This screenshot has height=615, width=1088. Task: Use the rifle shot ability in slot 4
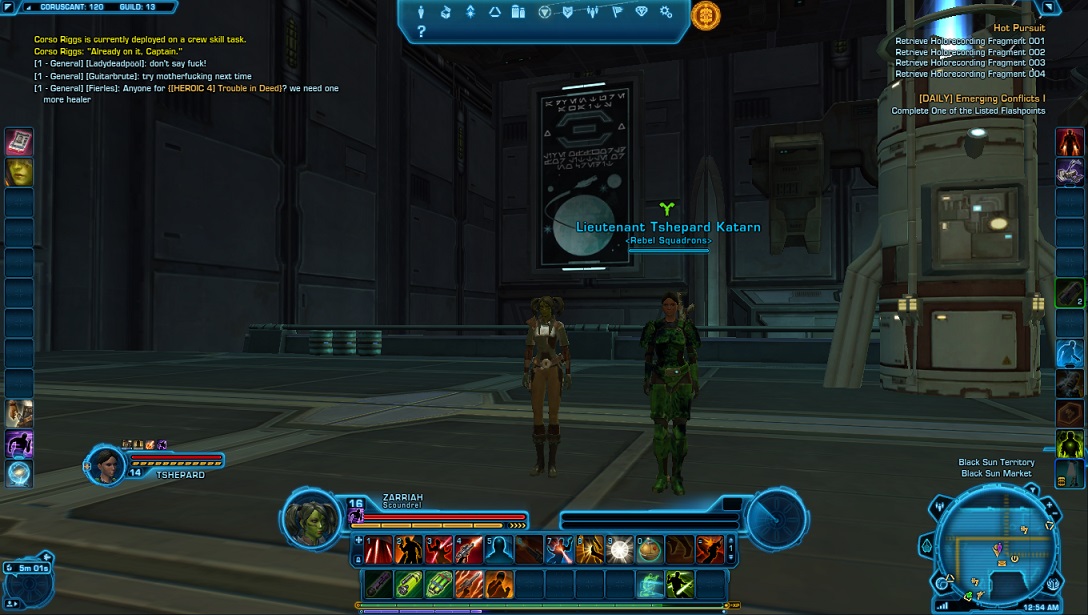tap(469, 549)
